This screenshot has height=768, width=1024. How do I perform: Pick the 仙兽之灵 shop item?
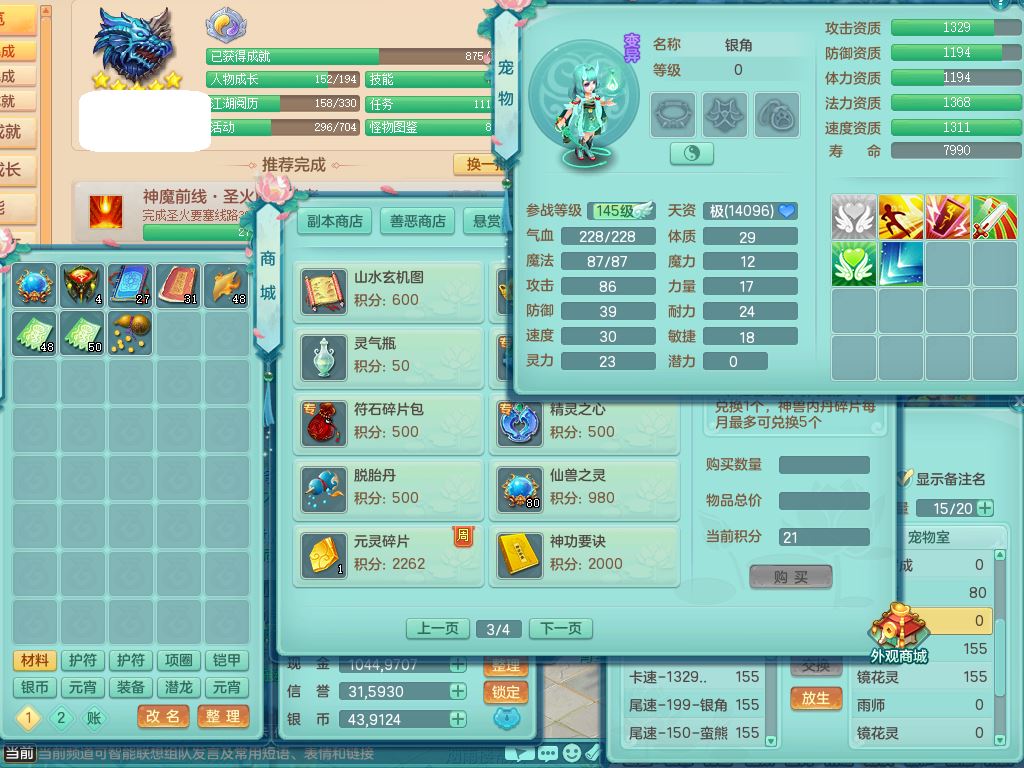[584, 486]
